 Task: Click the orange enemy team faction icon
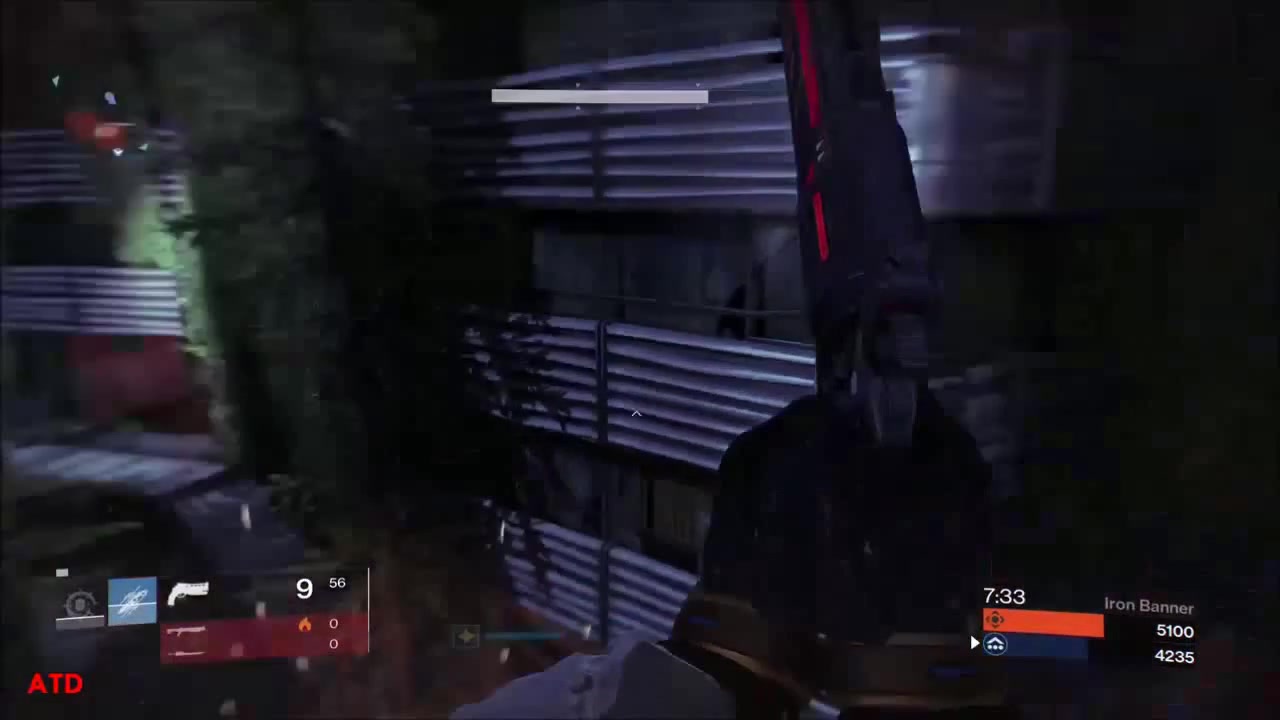[995, 620]
